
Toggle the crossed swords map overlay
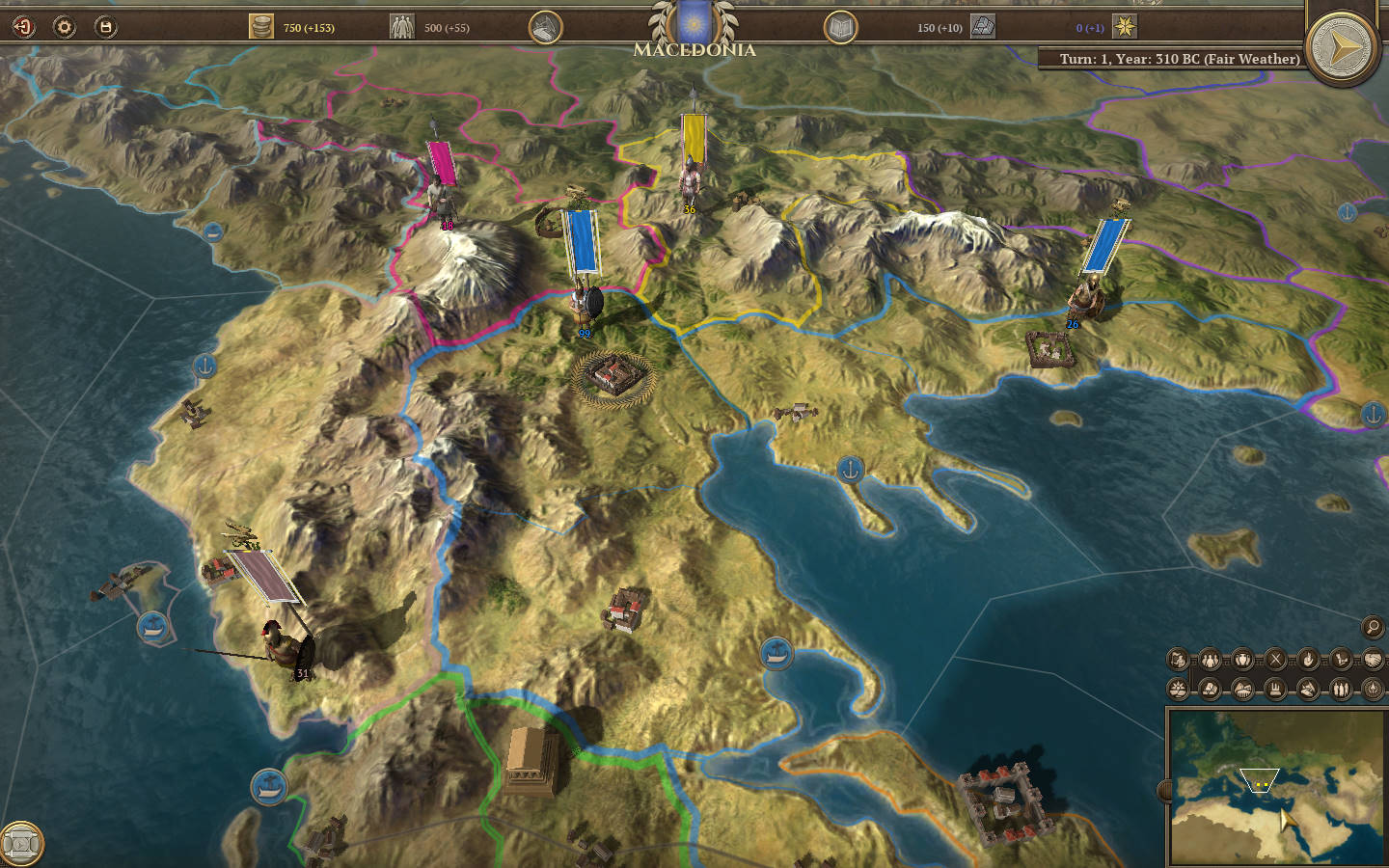(1275, 660)
